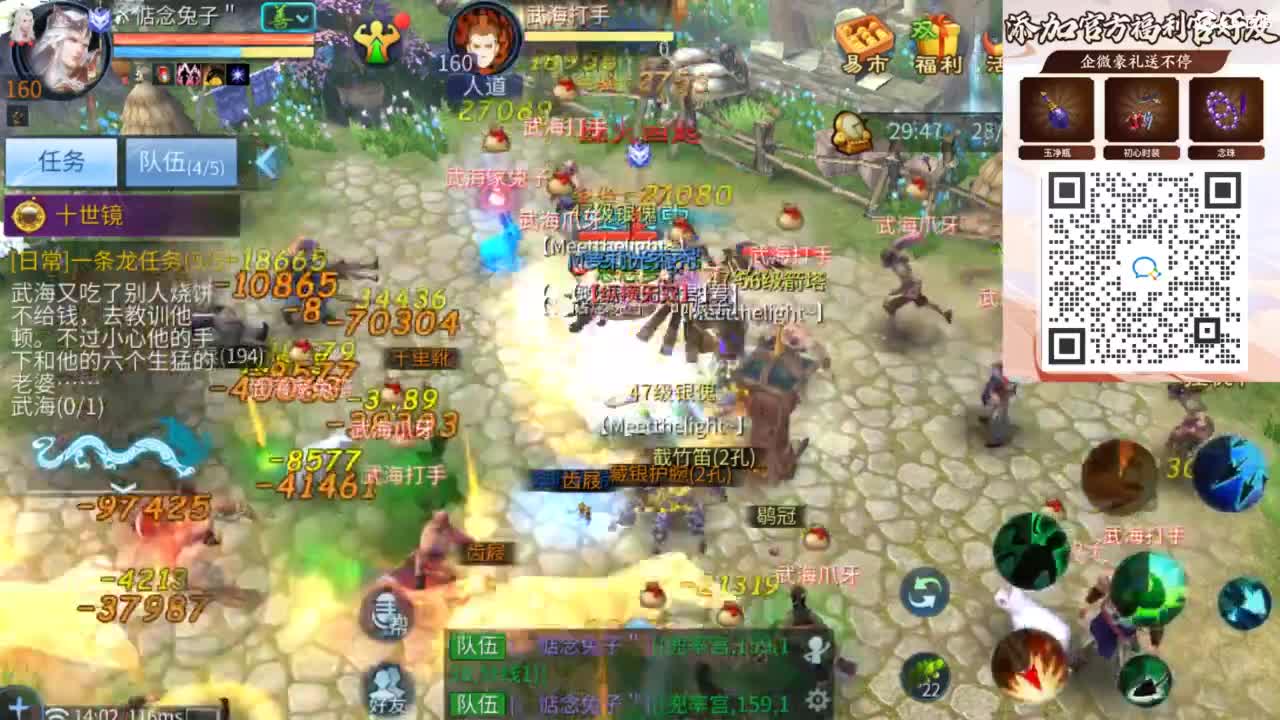Tap the invite member person icon beside chat
This screenshot has width=1280, height=720.
tap(815, 648)
